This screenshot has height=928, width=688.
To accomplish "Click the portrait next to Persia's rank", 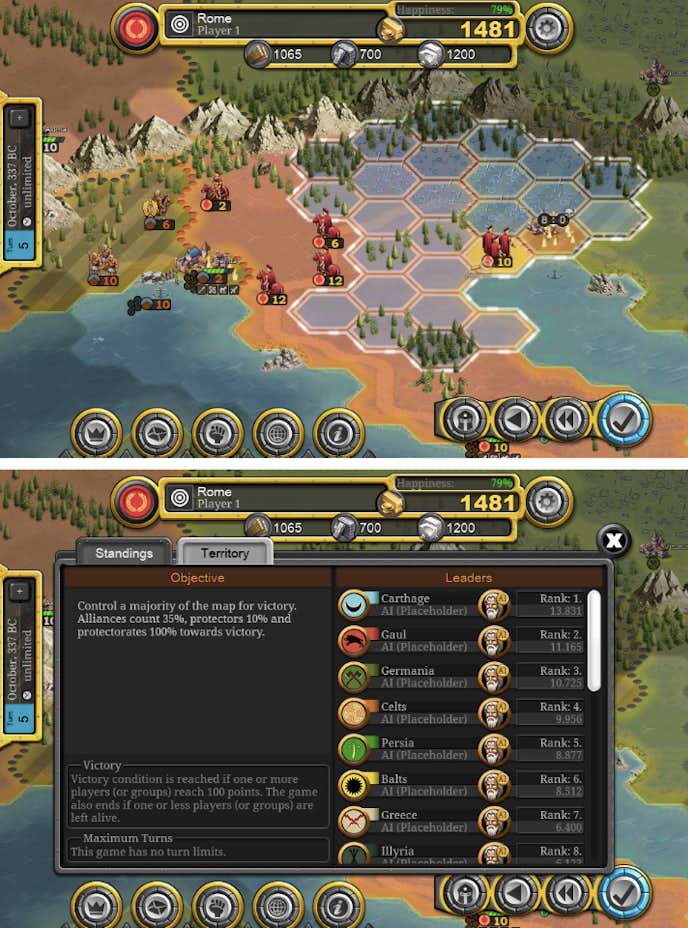I will coord(493,749).
